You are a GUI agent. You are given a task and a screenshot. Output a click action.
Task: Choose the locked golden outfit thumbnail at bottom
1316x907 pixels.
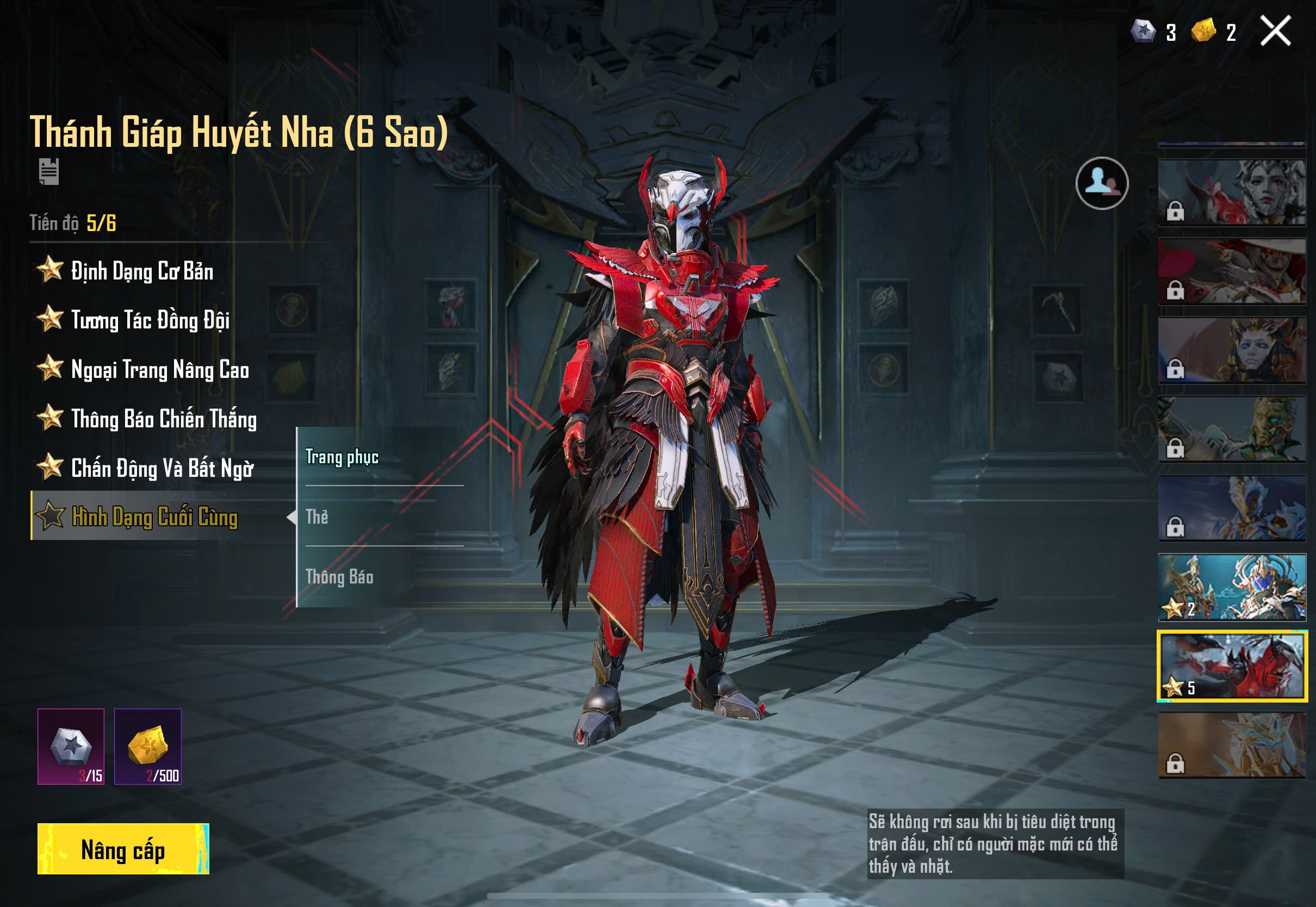tap(1232, 745)
